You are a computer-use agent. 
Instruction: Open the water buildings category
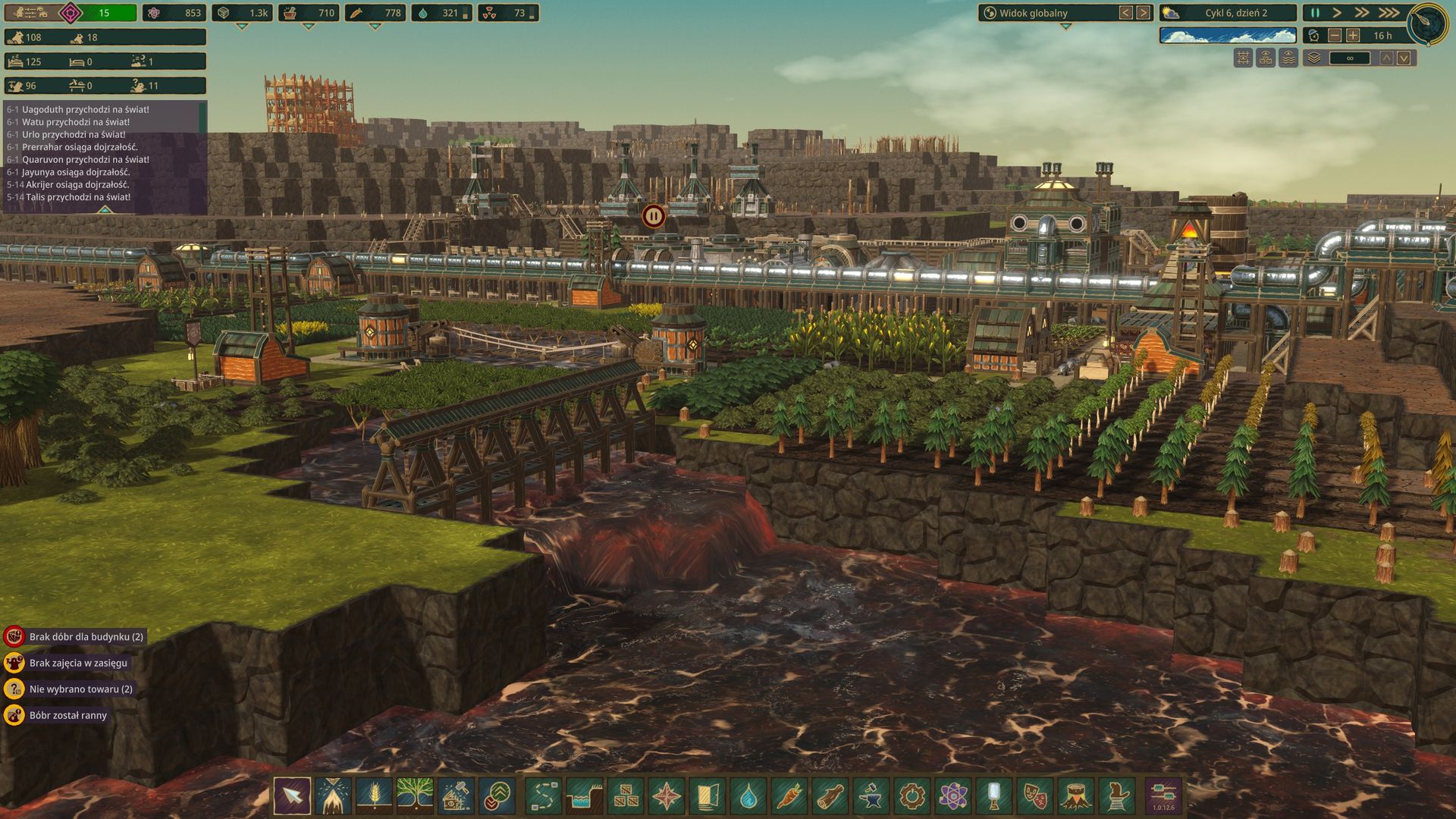(x=748, y=796)
